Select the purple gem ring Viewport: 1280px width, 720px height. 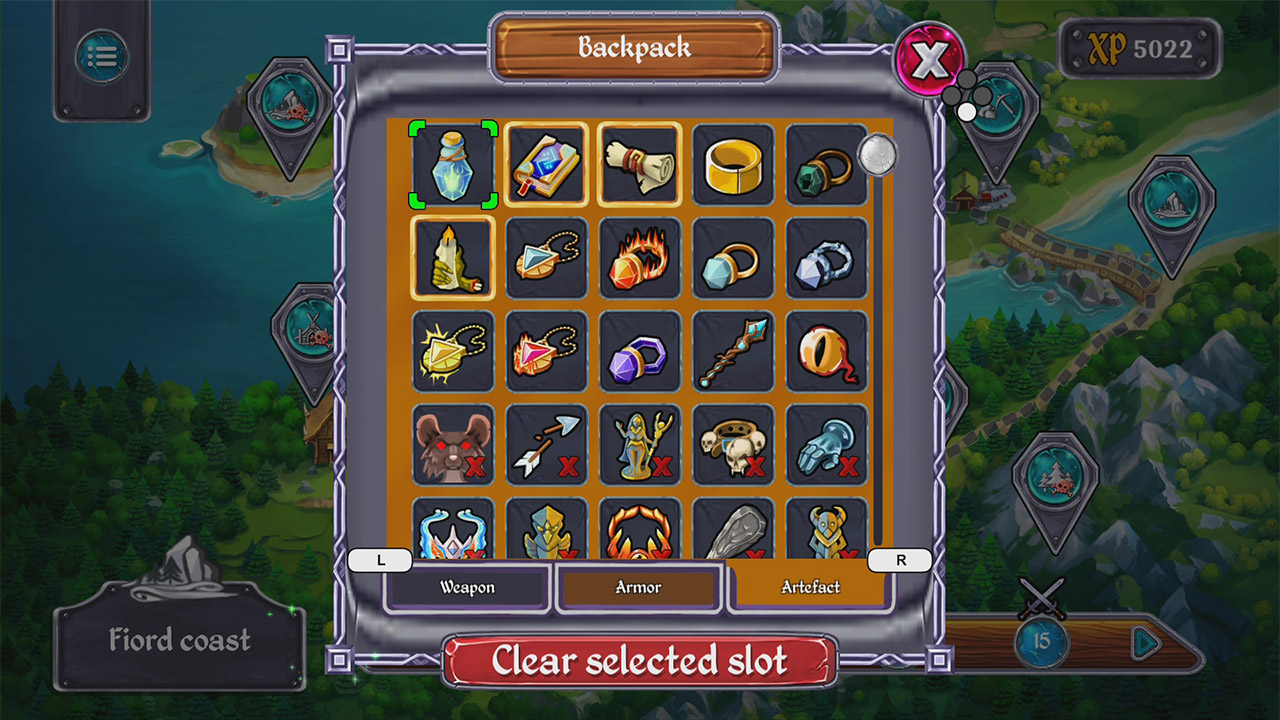pyautogui.click(x=640, y=352)
